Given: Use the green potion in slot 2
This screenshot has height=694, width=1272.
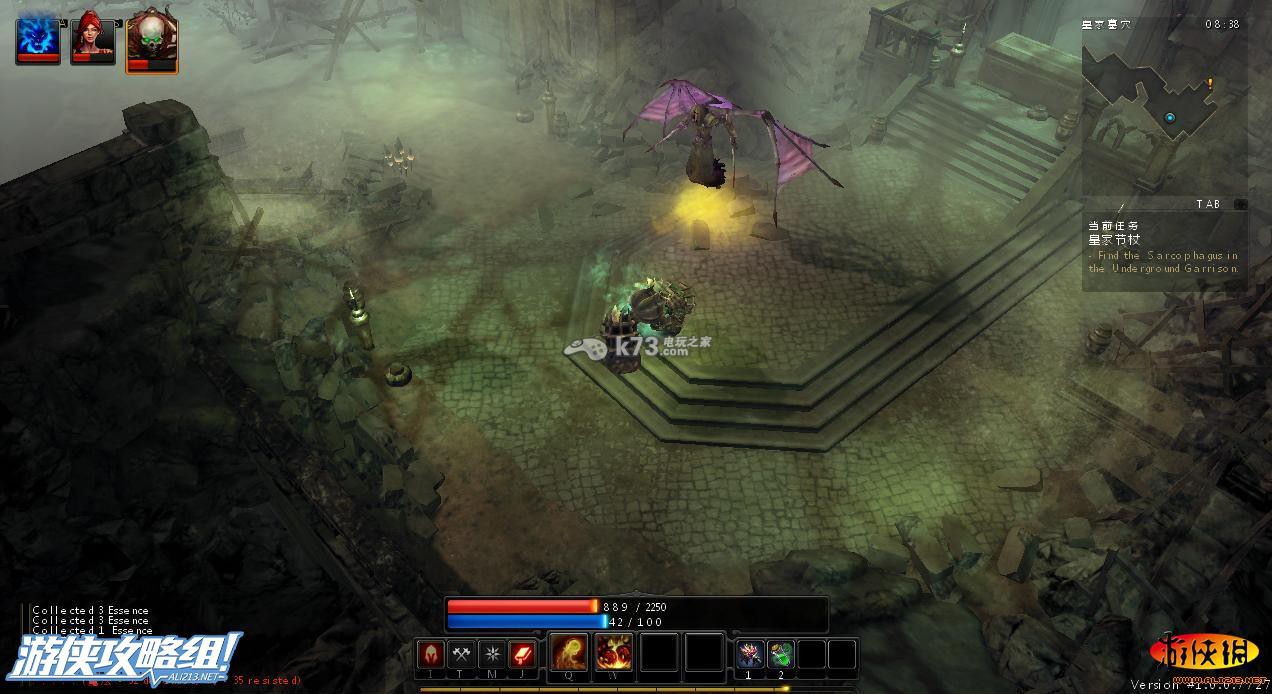Looking at the screenshot, I should coord(781,655).
